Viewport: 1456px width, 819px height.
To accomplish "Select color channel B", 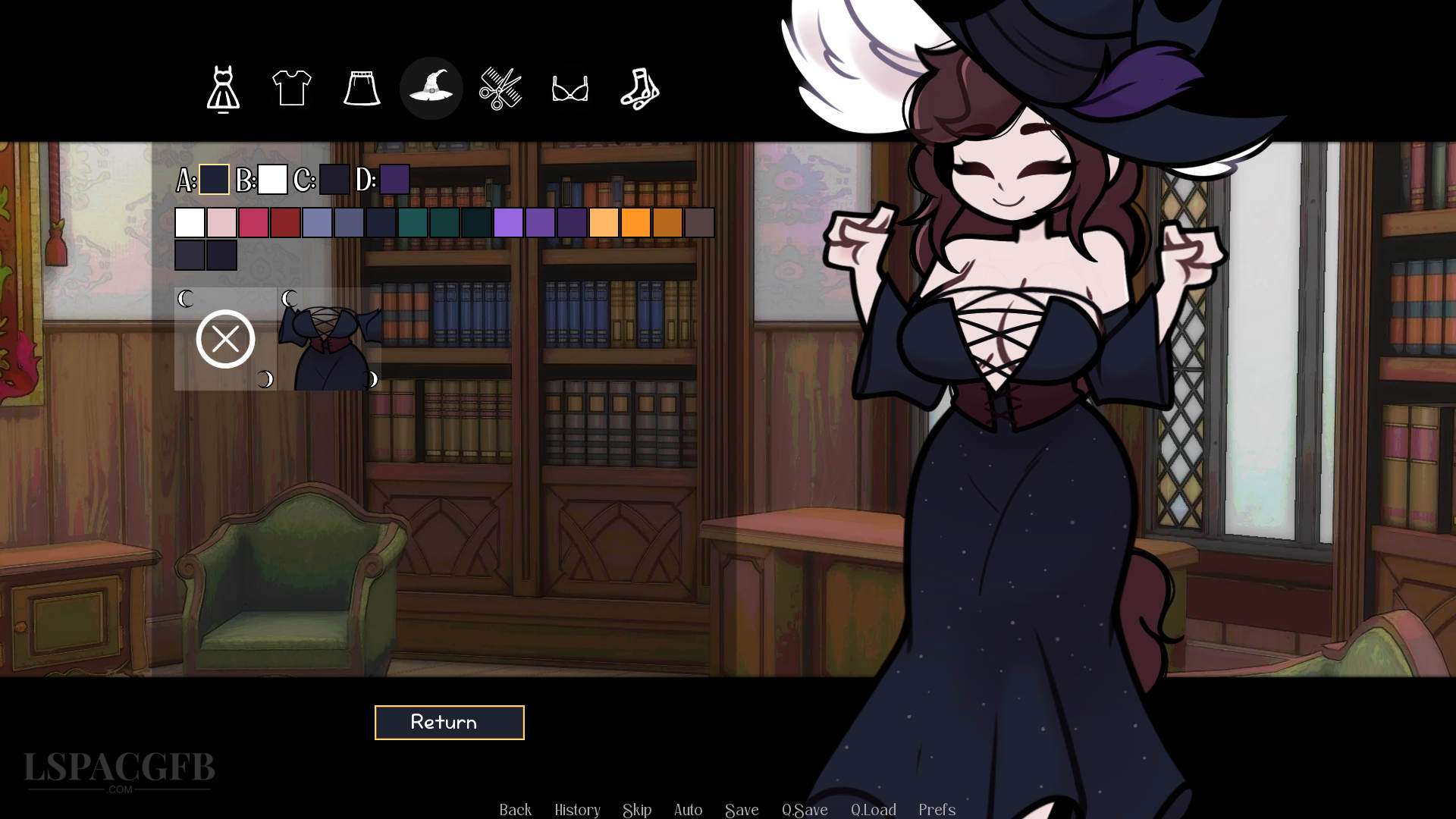I will tap(274, 180).
